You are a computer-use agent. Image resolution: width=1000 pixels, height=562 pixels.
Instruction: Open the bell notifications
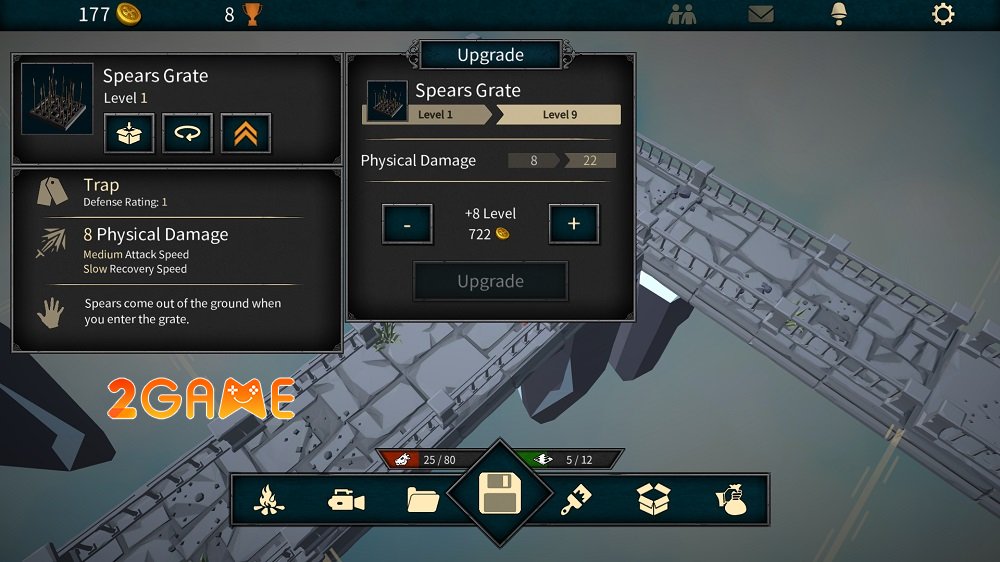point(838,14)
